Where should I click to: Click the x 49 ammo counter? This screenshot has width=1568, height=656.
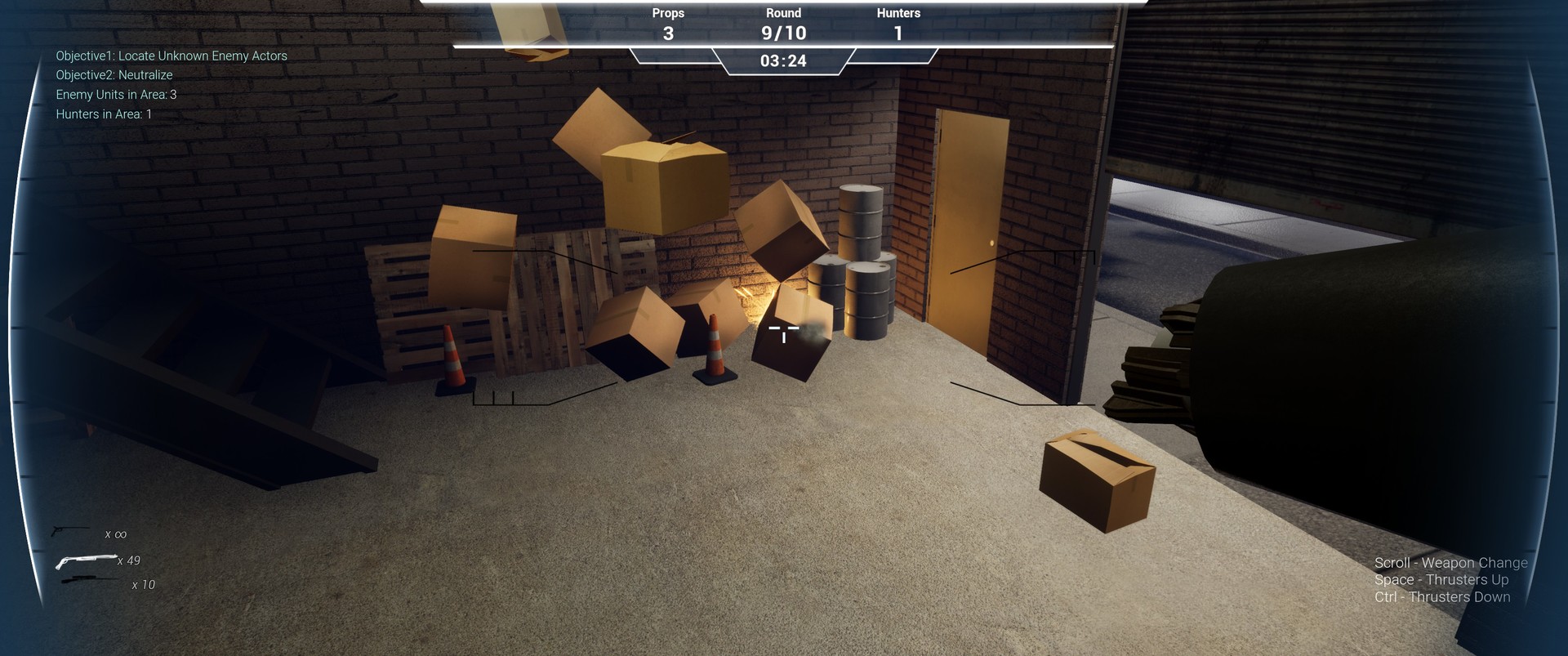131,560
